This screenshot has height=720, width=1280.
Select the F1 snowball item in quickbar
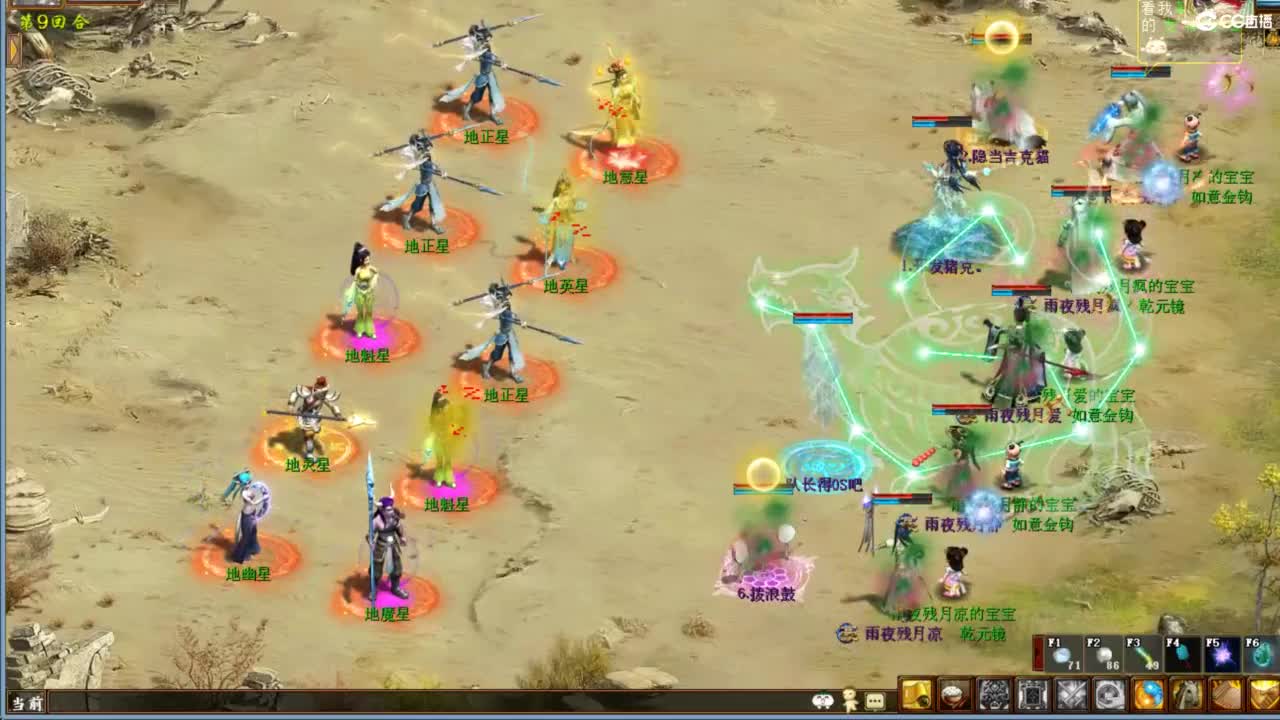pyautogui.click(x=1063, y=655)
